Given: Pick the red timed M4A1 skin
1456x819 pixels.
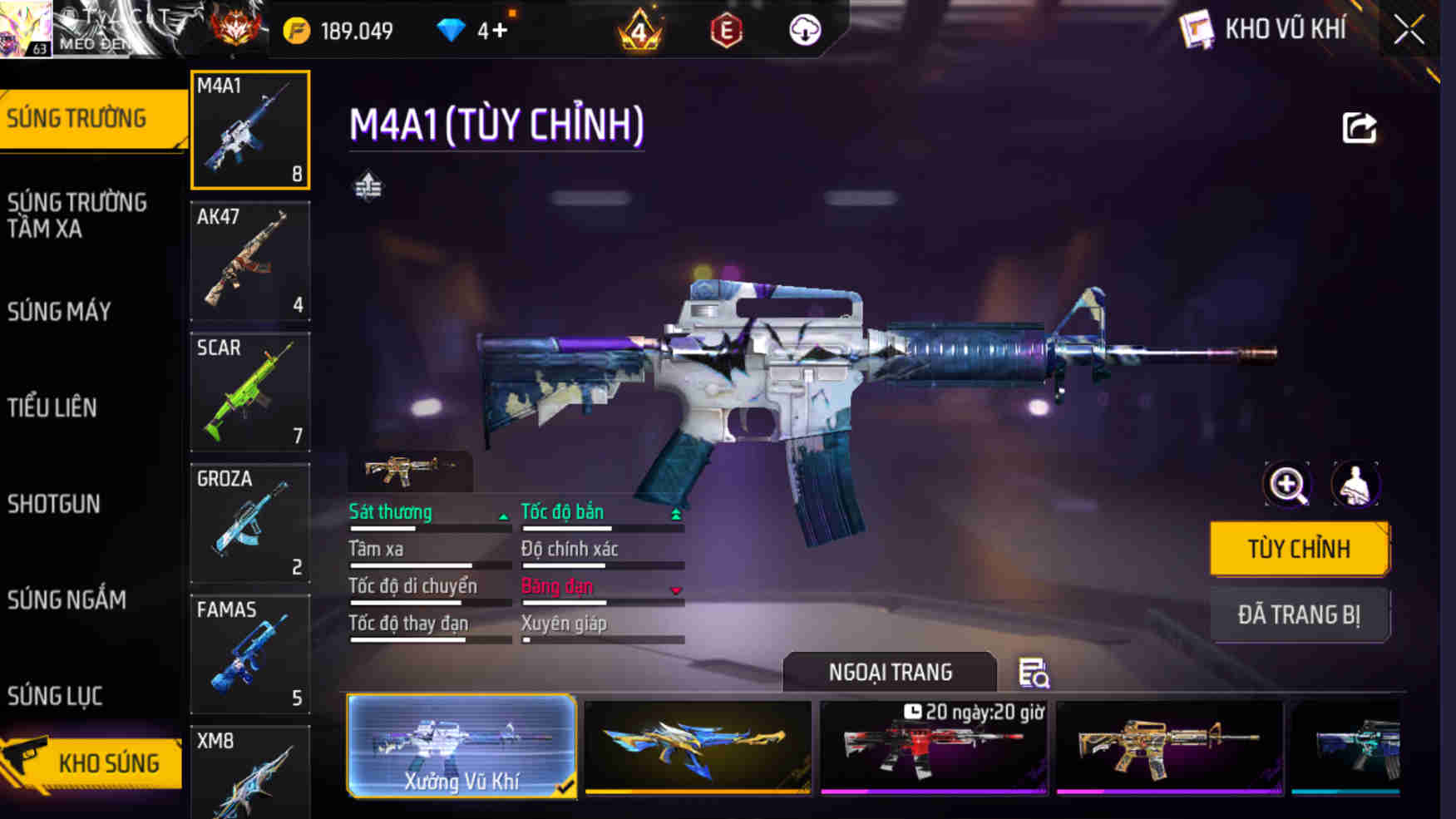Looking at the screenshot, I should click(933, 746).
